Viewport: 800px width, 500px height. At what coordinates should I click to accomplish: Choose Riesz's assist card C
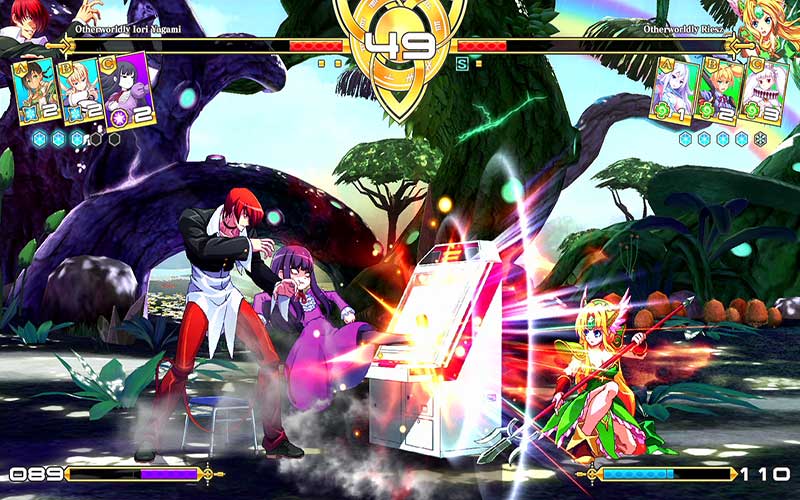click(x=765, y=92)
